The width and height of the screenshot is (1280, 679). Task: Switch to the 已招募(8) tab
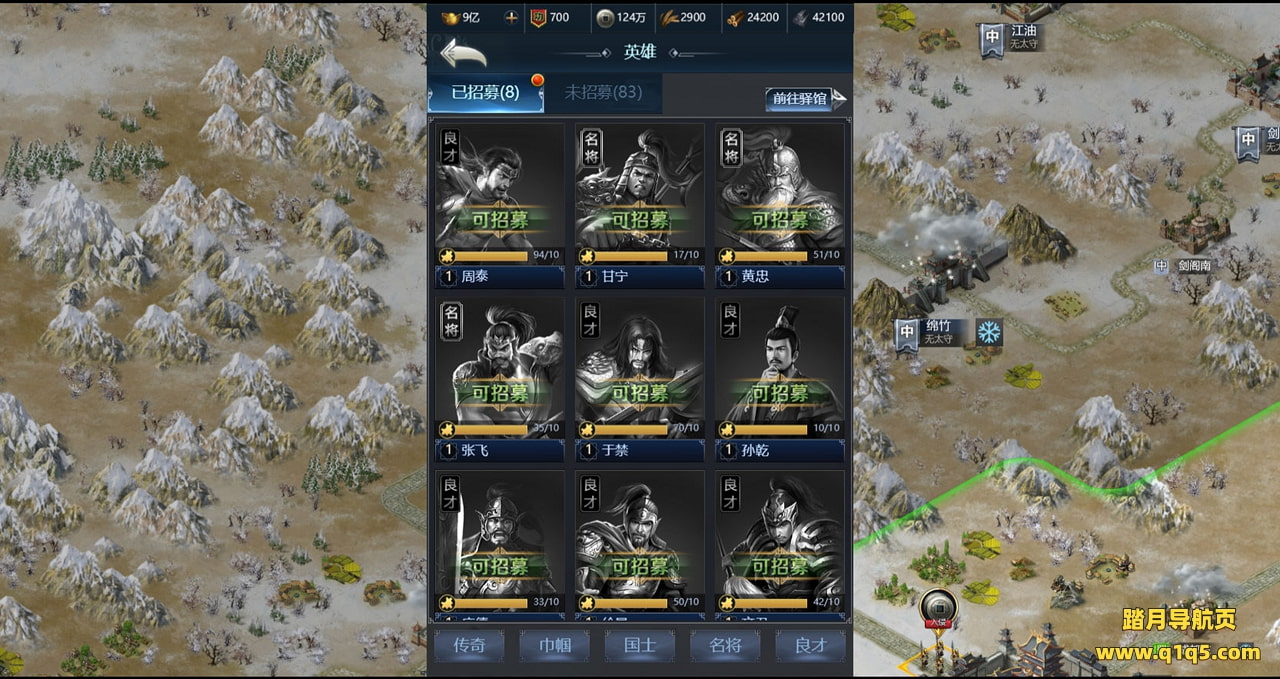coord(486,93)
